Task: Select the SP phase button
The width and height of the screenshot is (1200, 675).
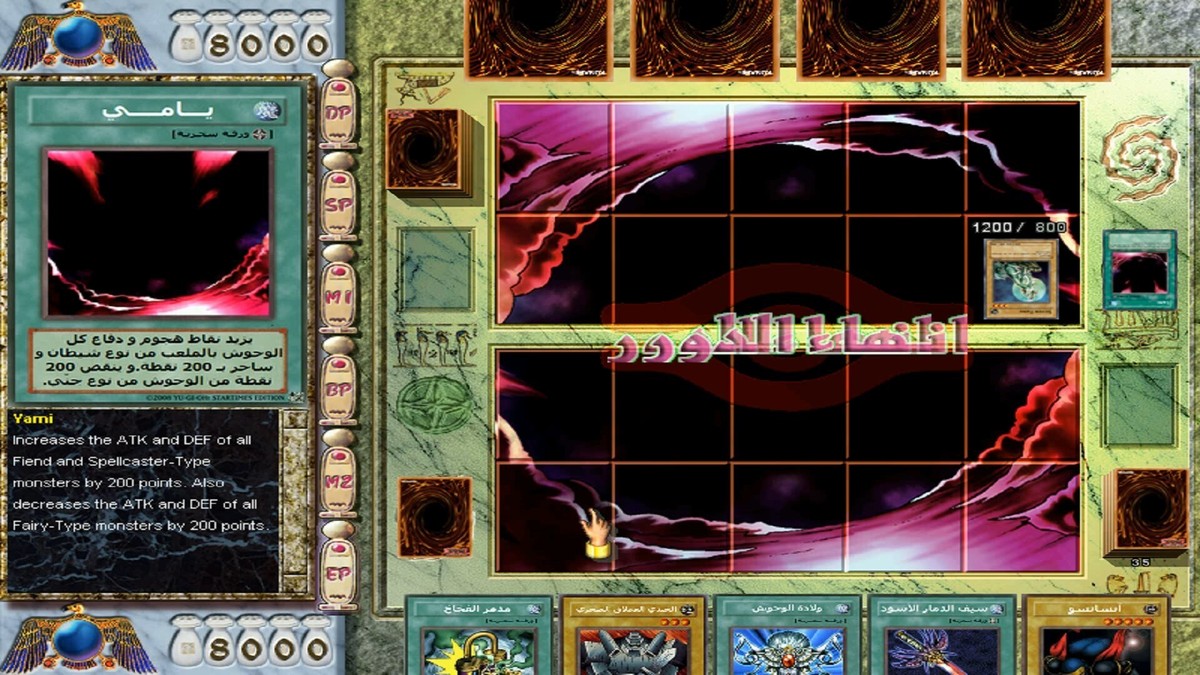Action: coord(338,201)
